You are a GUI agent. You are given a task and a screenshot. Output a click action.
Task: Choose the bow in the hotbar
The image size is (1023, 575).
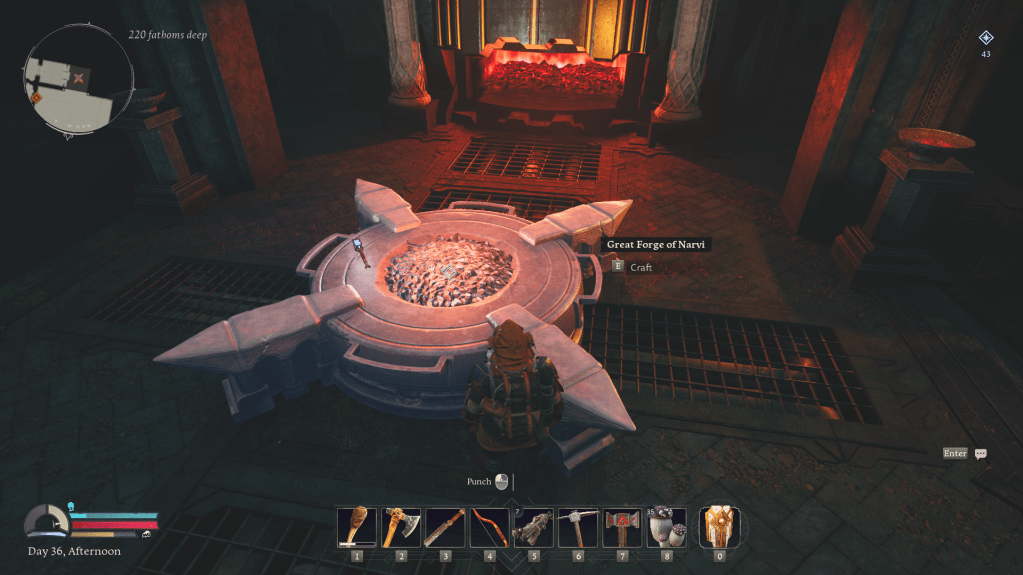click(x=490, y=526)
